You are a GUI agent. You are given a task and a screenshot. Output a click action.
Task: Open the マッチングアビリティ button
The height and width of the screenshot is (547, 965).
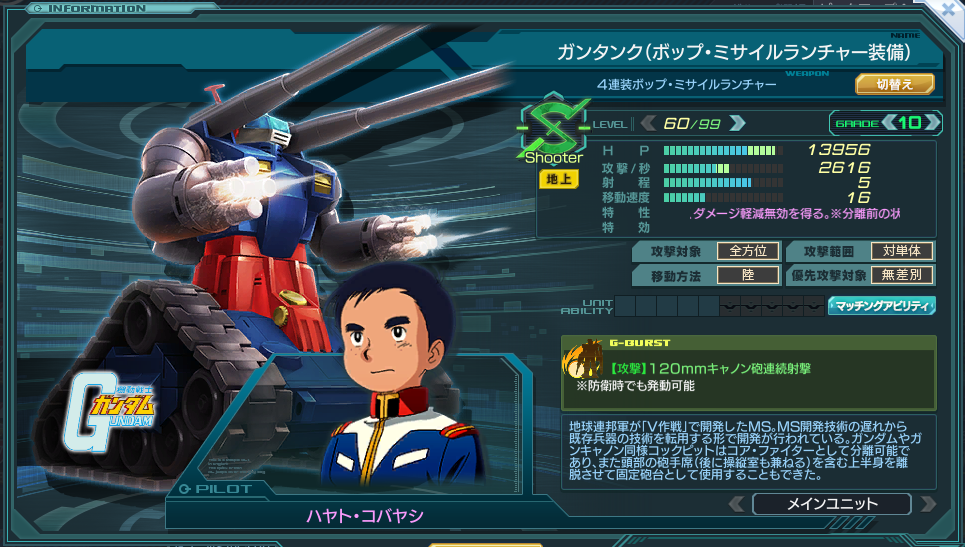[882, 305]
